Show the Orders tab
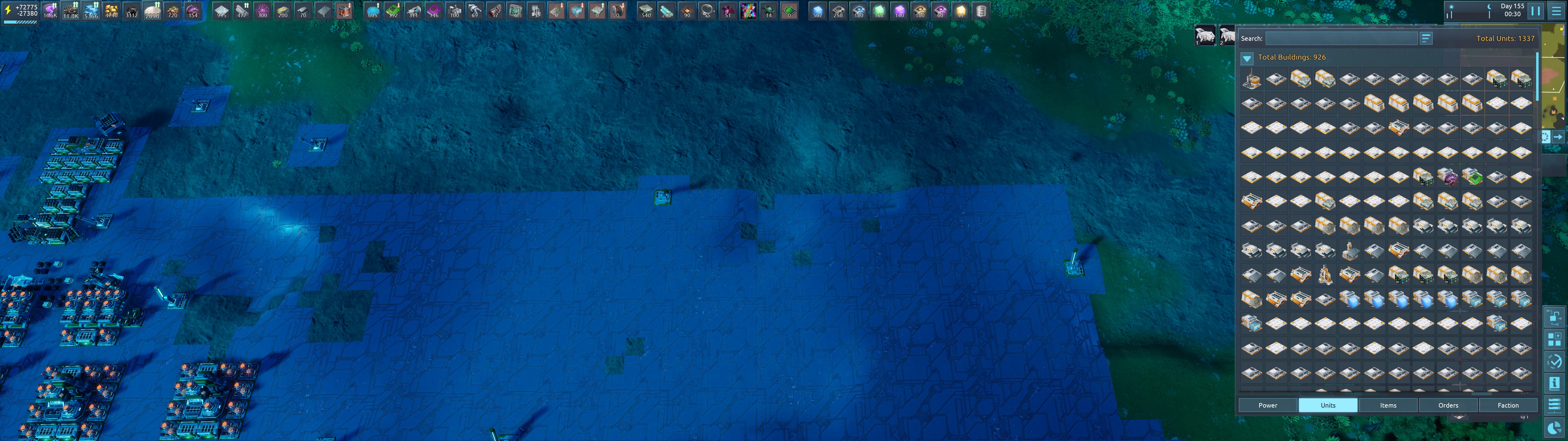 point(1447,405)
